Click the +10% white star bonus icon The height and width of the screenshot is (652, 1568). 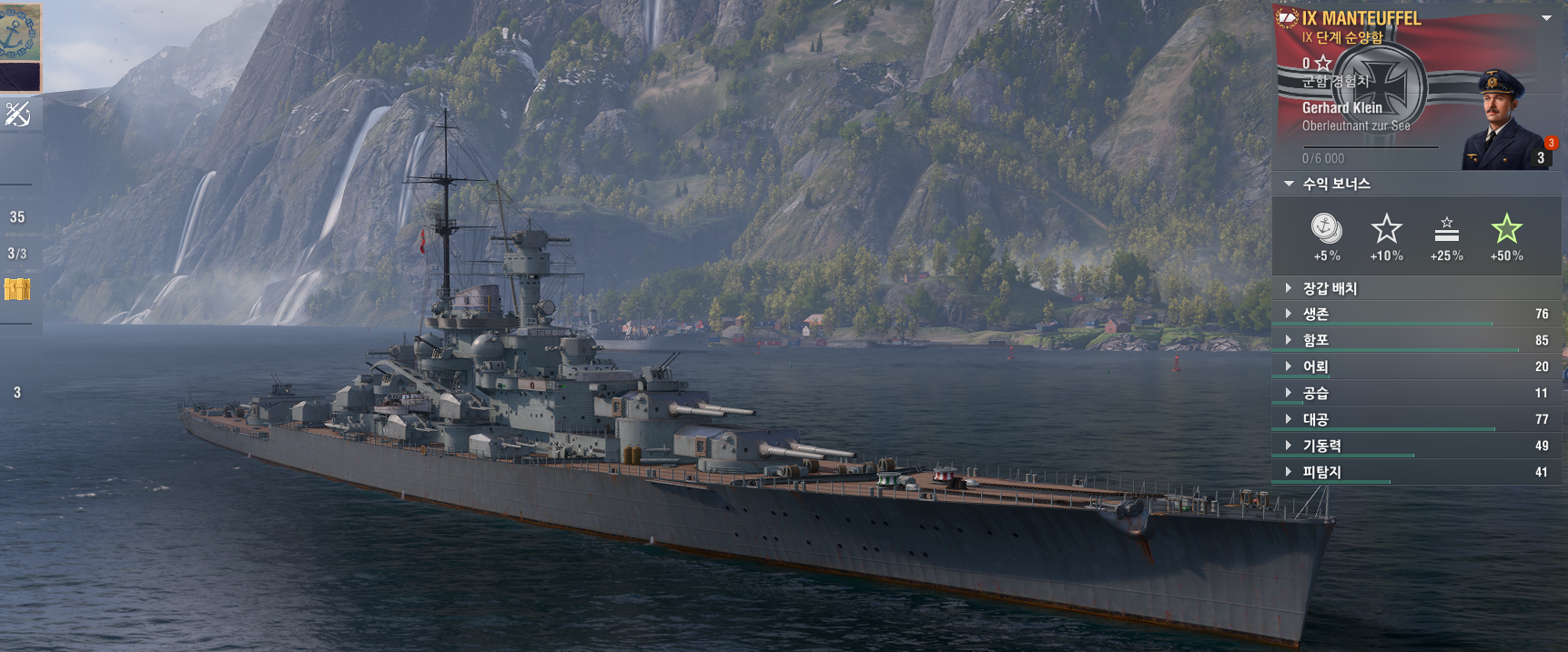(x=1386, y=229)
